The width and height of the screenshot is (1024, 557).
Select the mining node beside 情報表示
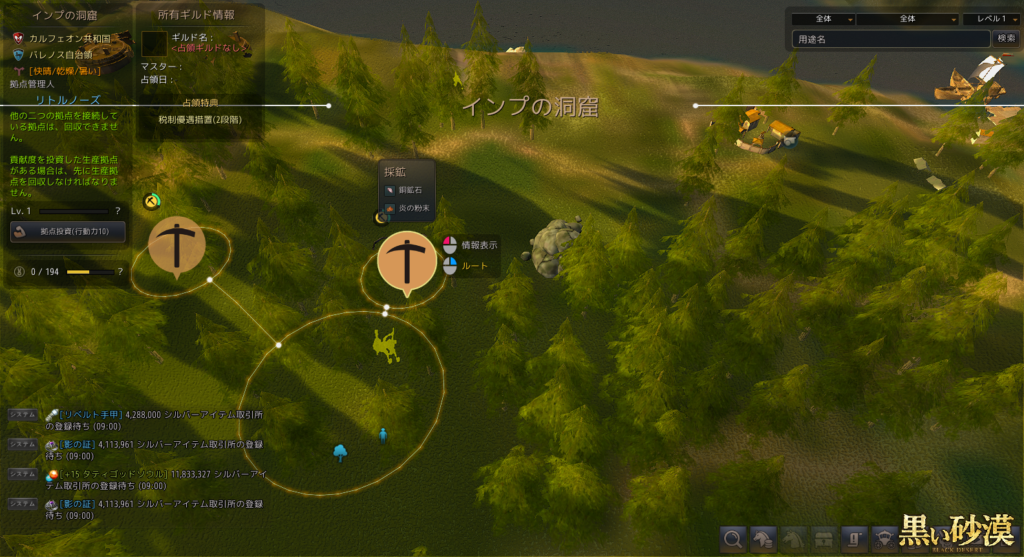pos(407,262)
